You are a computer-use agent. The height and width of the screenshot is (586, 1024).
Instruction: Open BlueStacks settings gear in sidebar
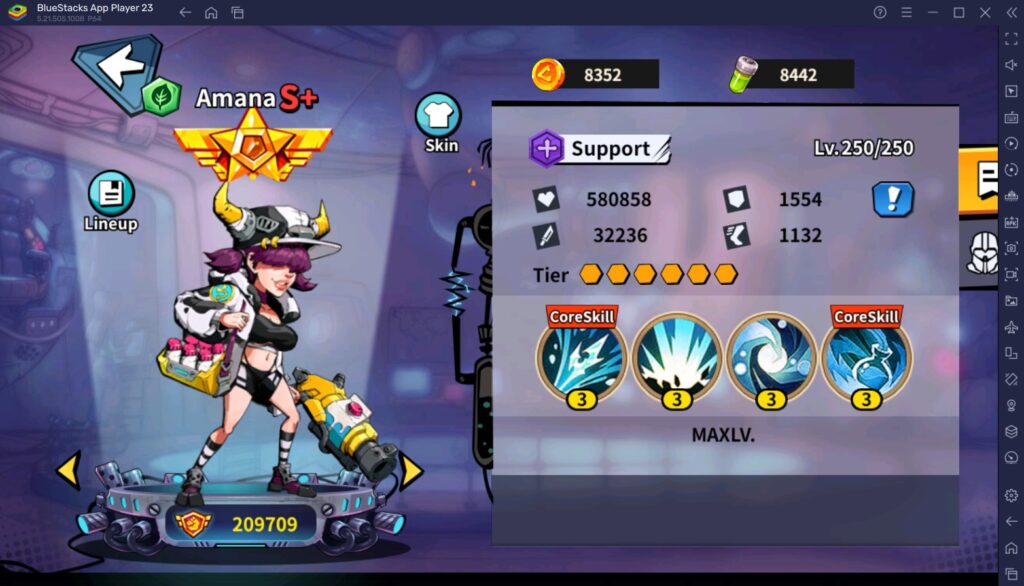click(x=1011, y=496)
